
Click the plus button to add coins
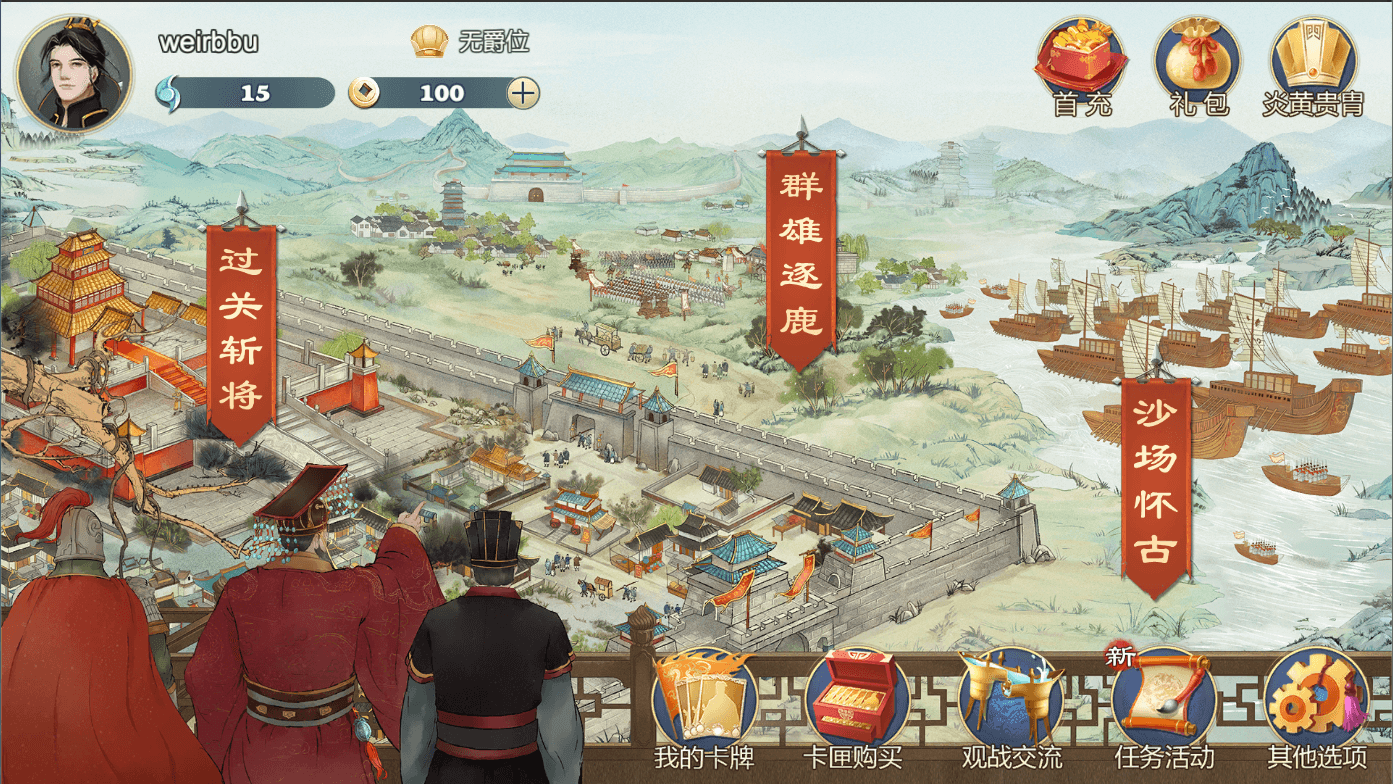coord(523,93)
